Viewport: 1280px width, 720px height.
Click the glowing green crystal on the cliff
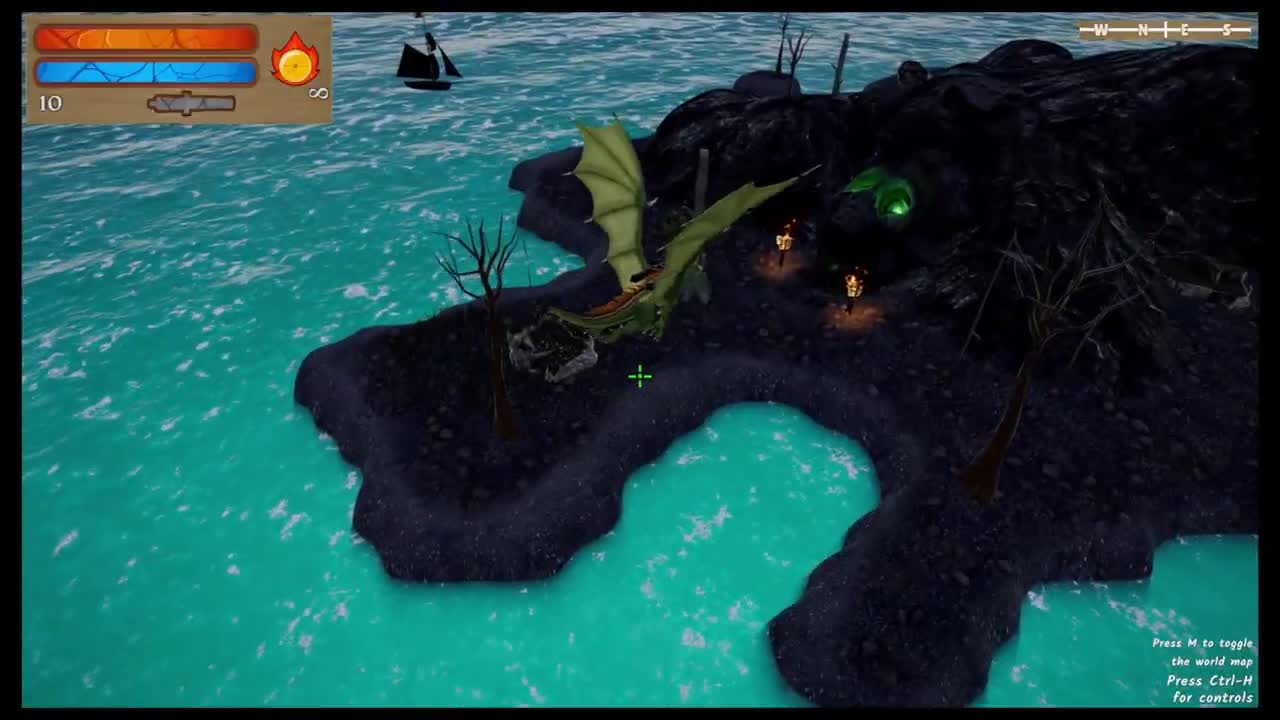(893, 196)
